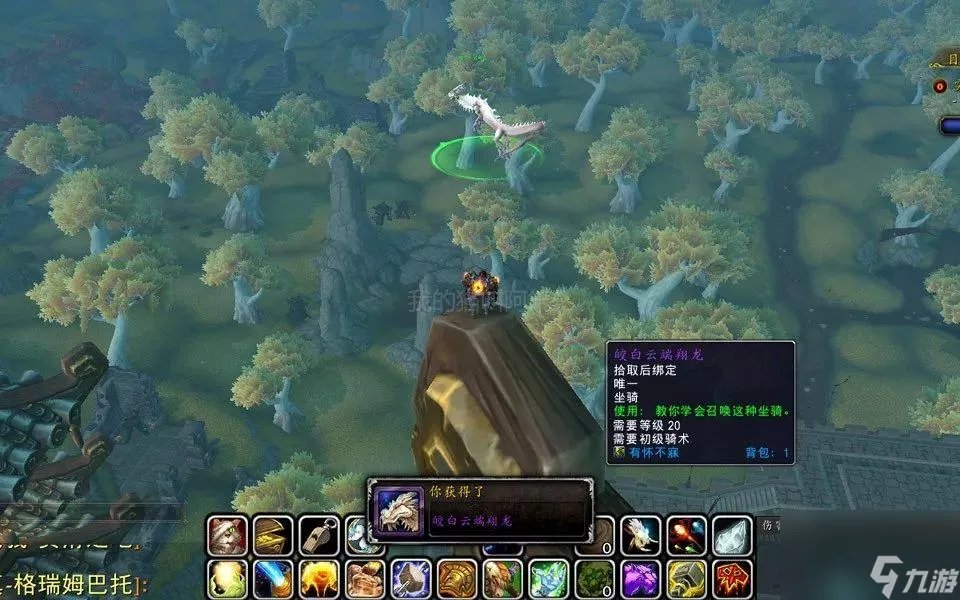Use the red Horde banner ability

(732, 579)
